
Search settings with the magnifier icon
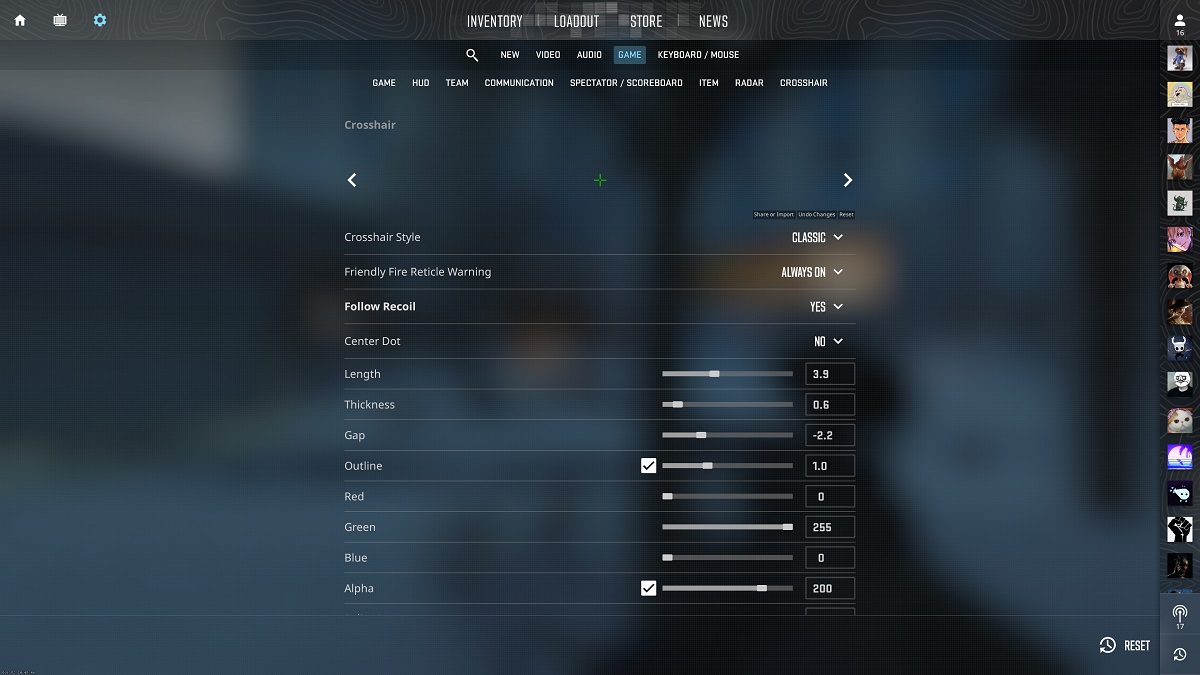click(x=472, y=55)
